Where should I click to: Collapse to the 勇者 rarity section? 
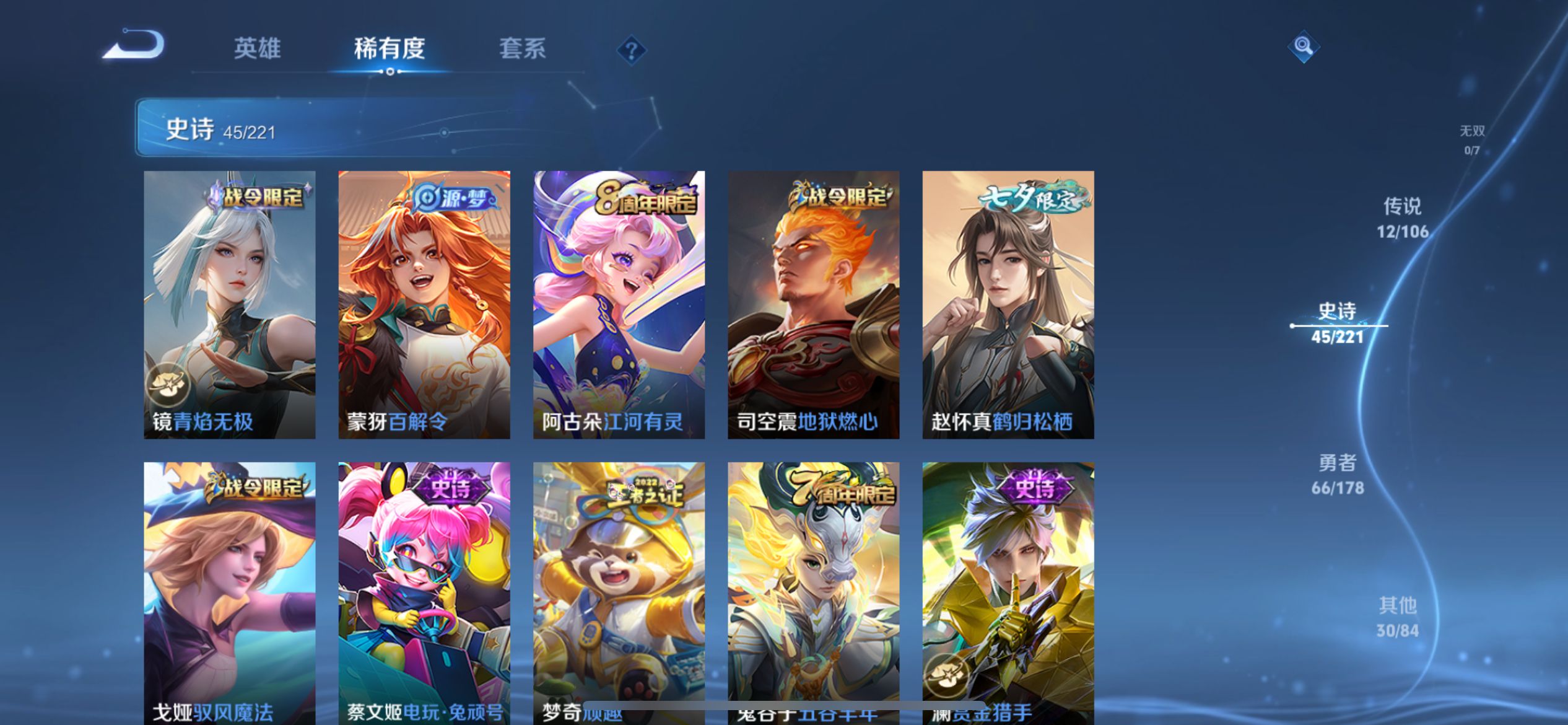[1336, 474]
